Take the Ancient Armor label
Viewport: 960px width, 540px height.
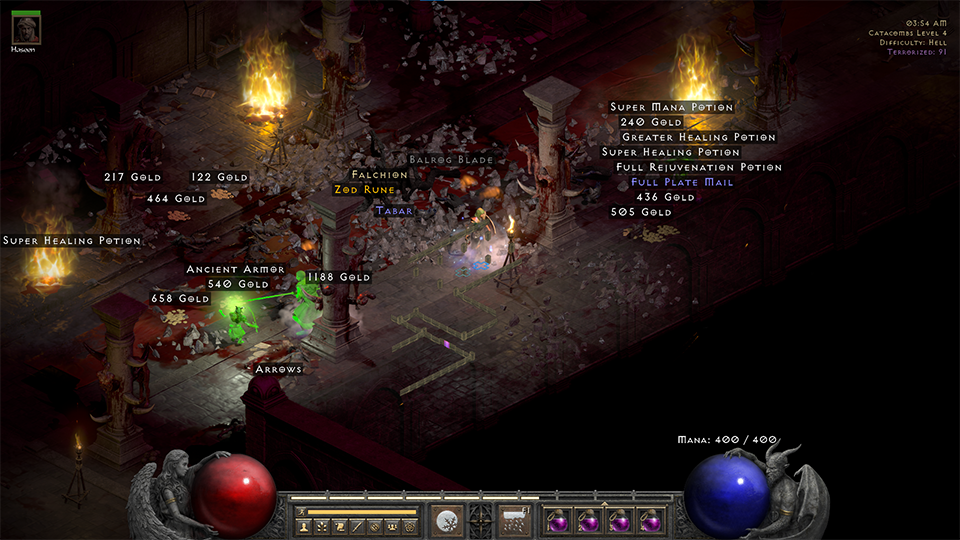pos(236,270)
